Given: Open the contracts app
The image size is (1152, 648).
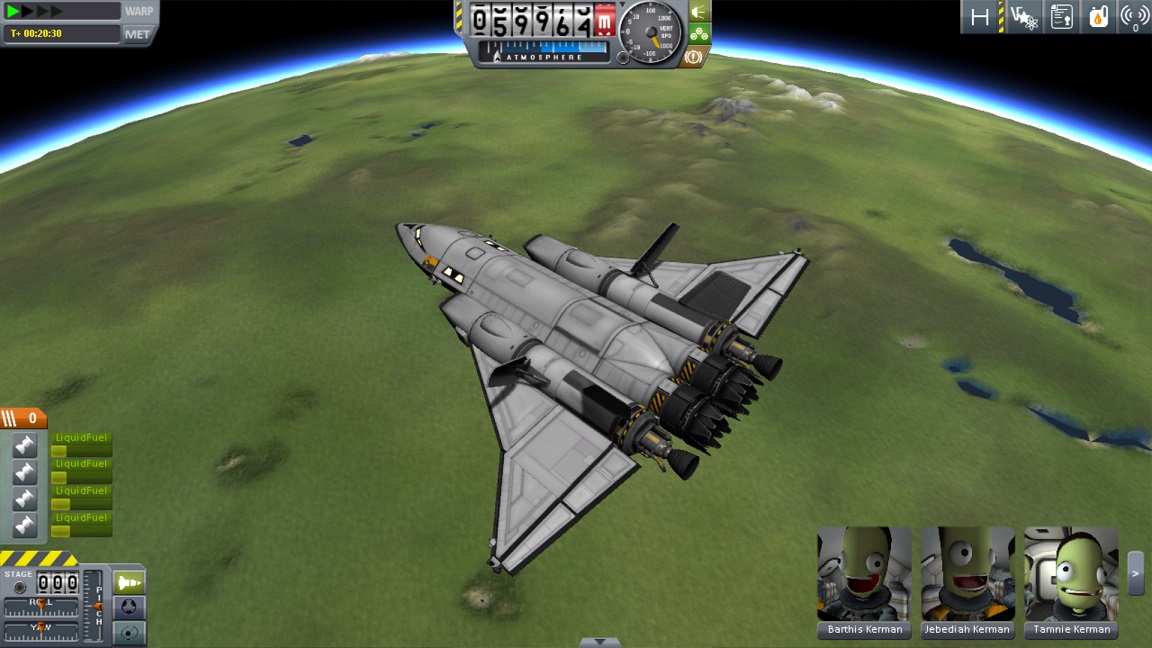Looking at the screenshot, I should click(x=1061, y=17).
